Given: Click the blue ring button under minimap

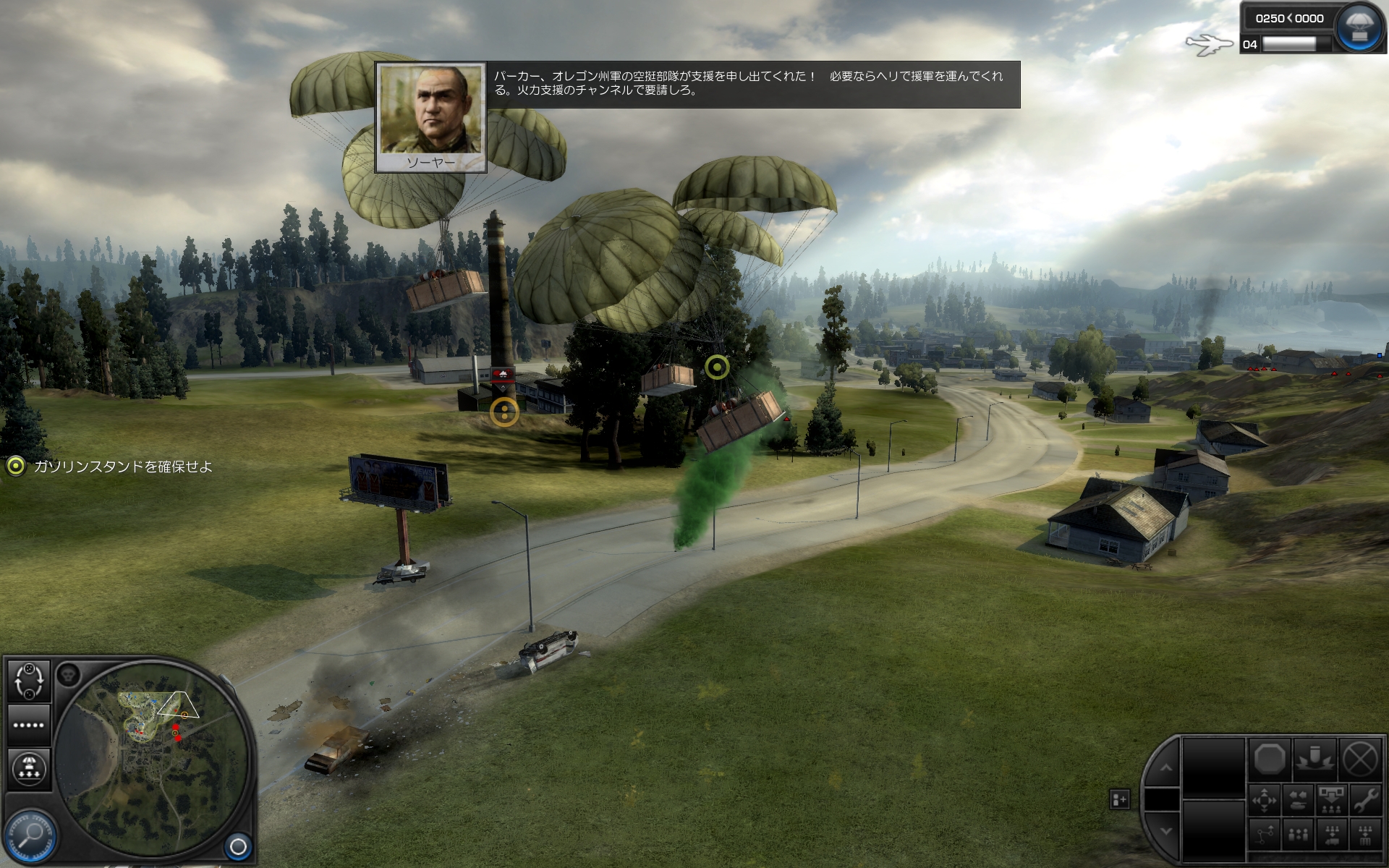Looking at the screenshot, I should coord(238,846).
